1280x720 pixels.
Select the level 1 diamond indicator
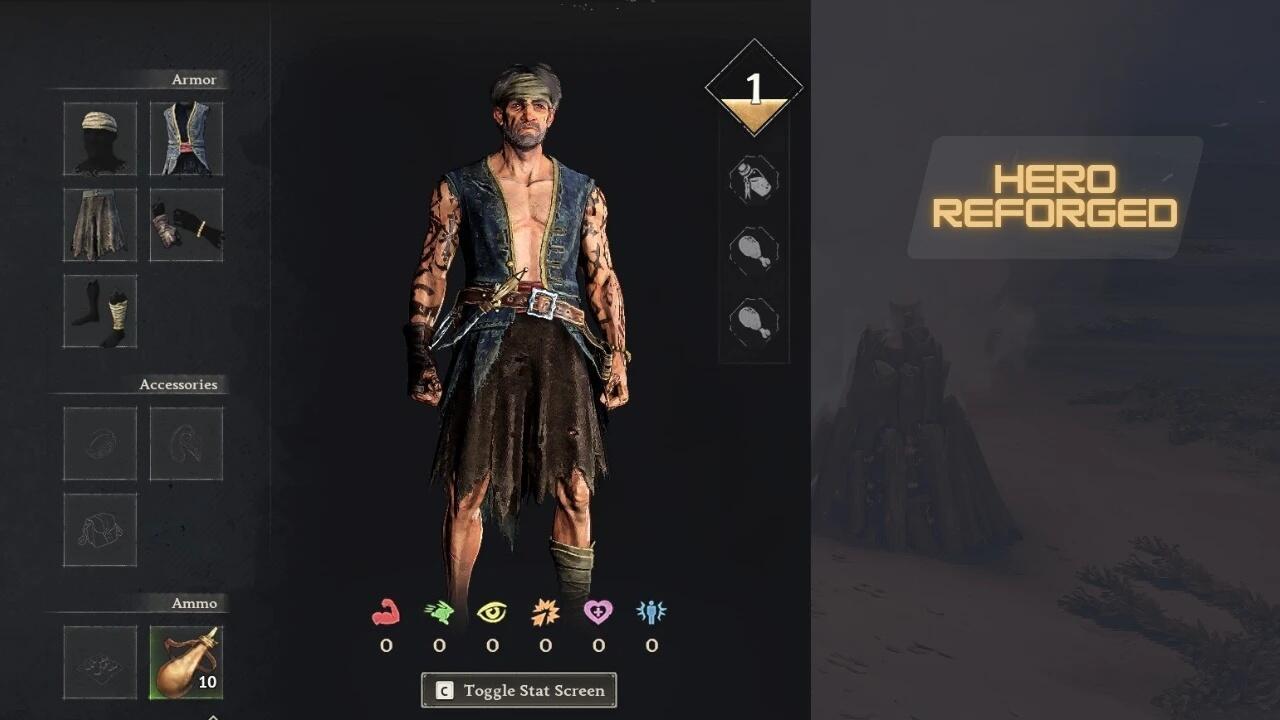755,85
